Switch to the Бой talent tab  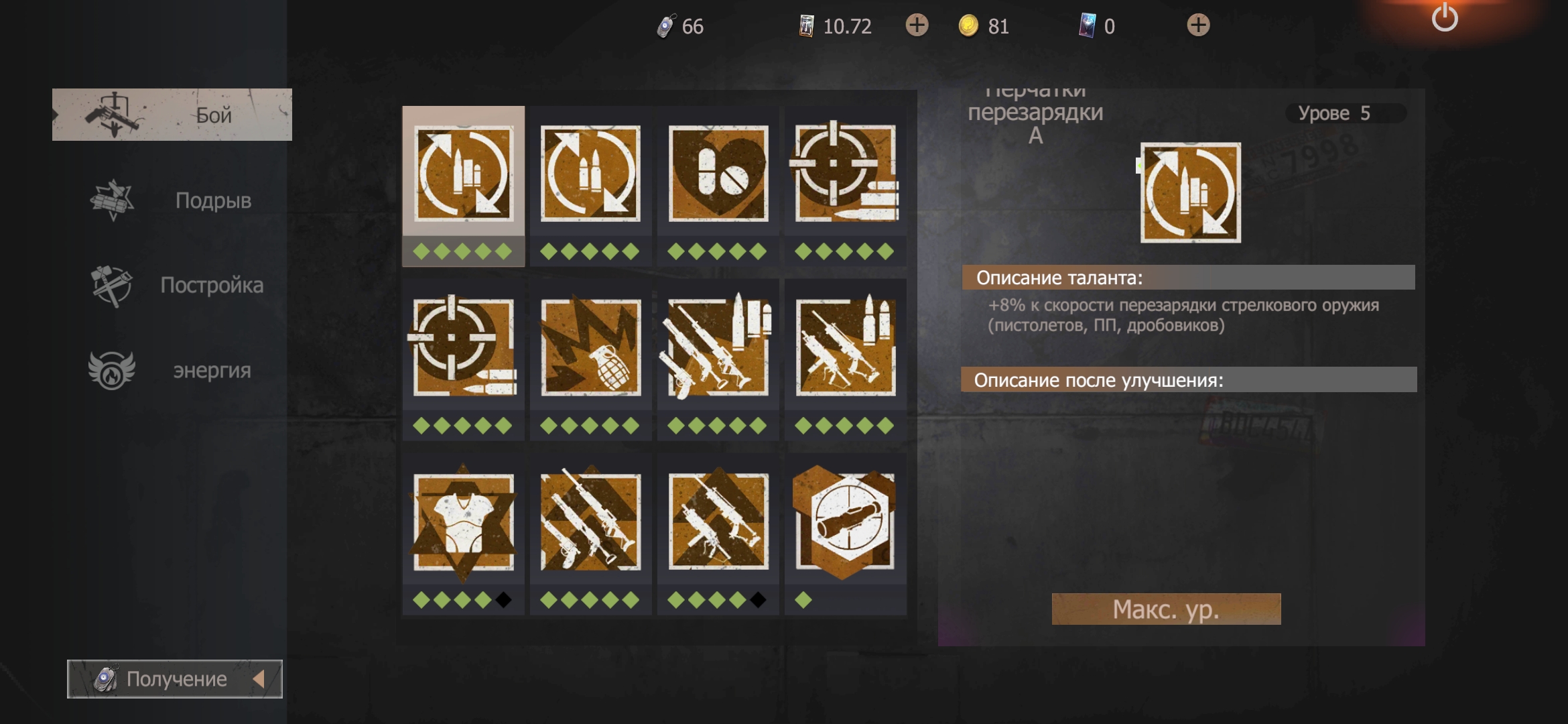coord(172,115)
